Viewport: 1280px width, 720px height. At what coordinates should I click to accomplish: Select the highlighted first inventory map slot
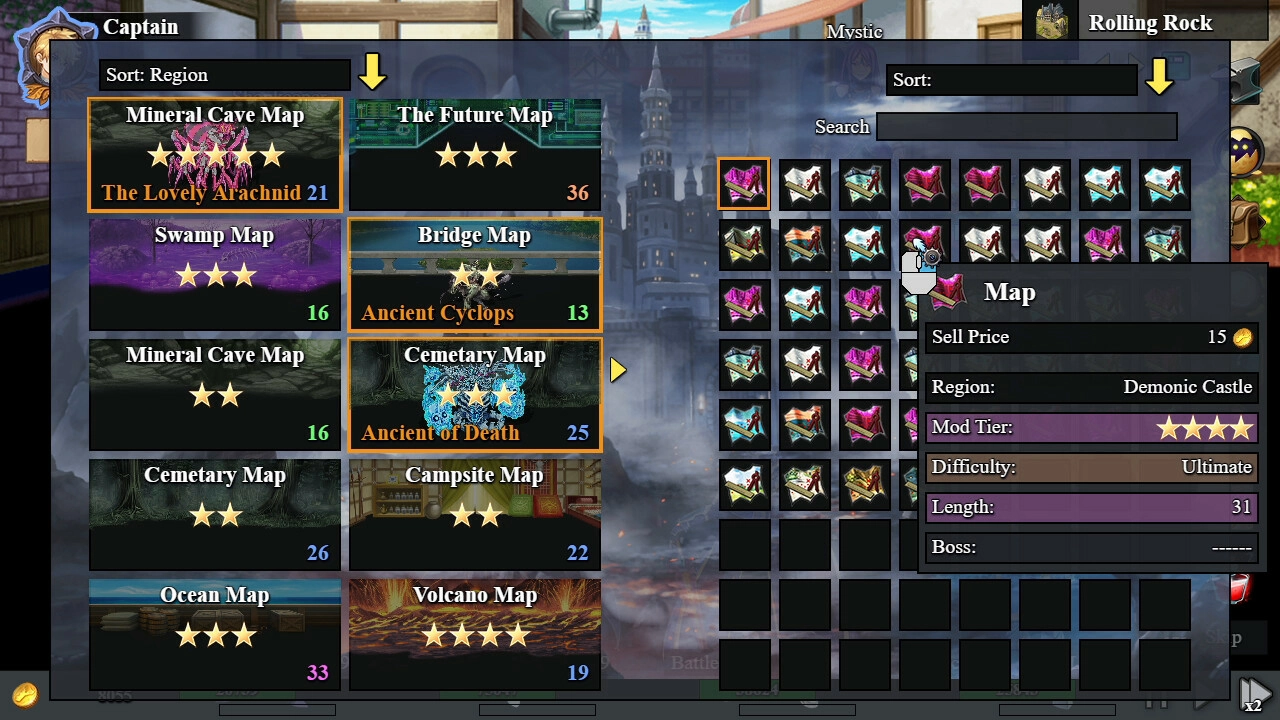point(744,184)
